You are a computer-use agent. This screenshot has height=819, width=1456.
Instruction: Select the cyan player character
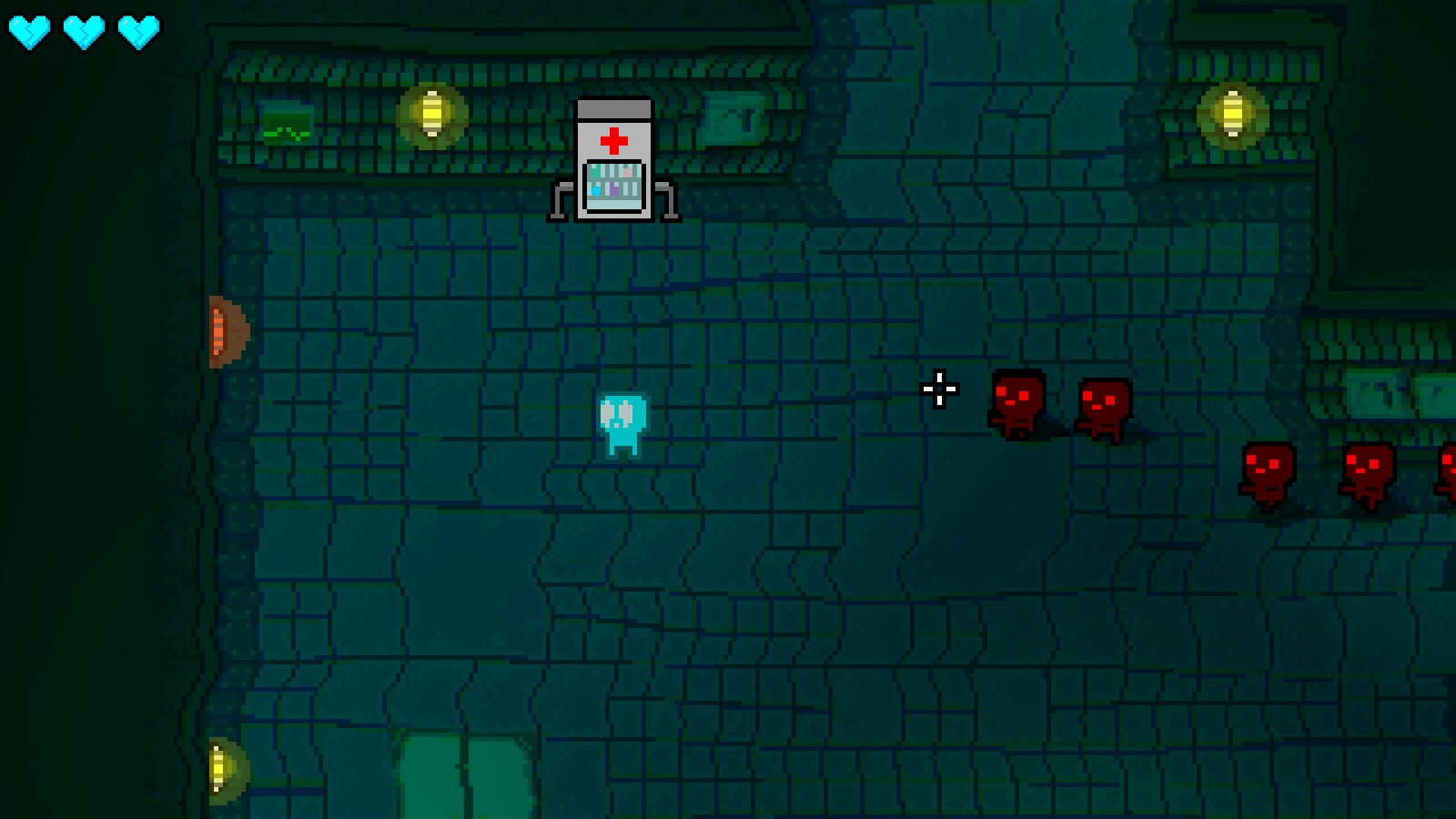(x=622, y=423)
